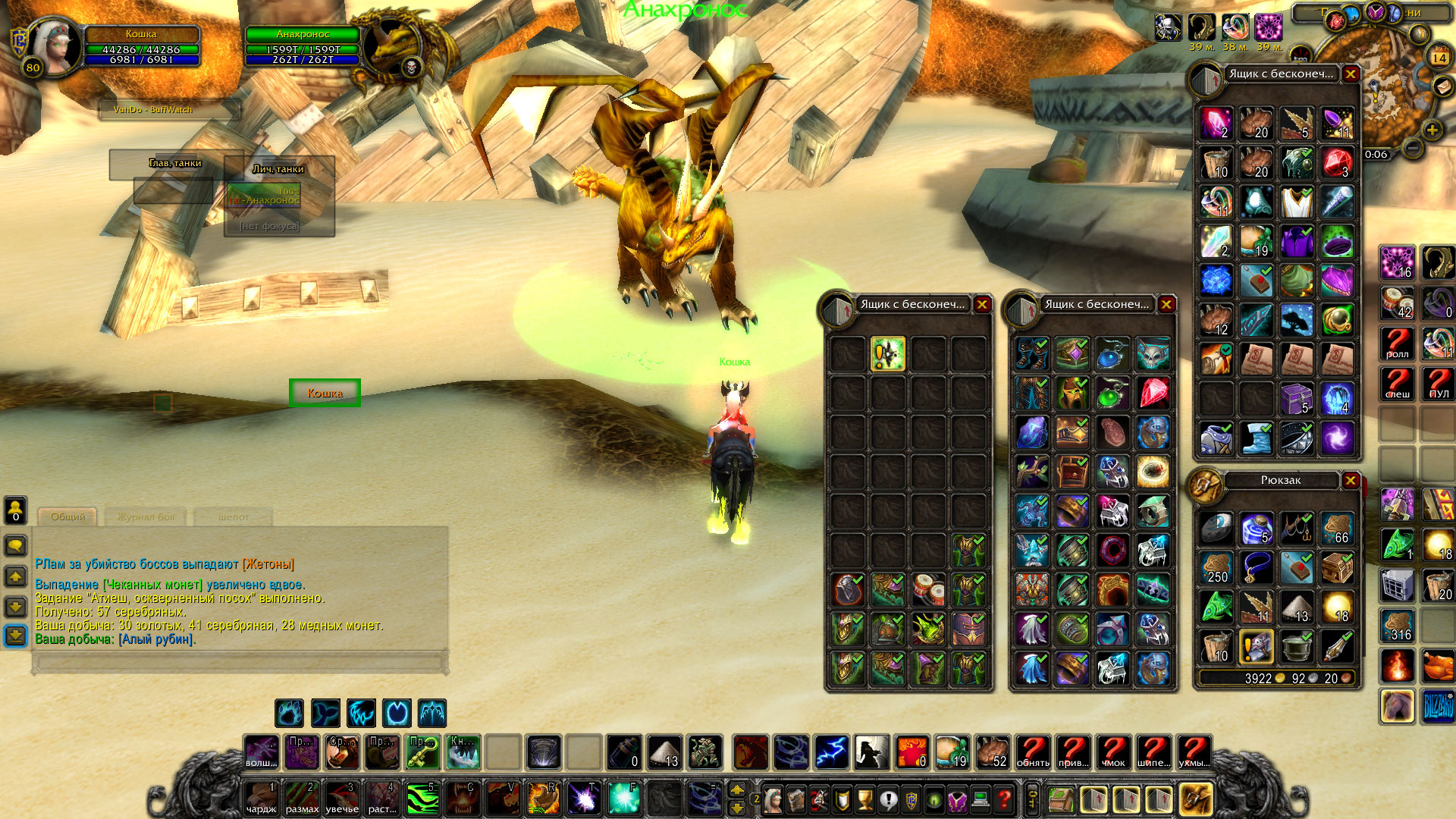The width and height of the screenshot is (1456, 819).
Task: Use the ПУЛ macro button
Action: (x=1439, y=384)
